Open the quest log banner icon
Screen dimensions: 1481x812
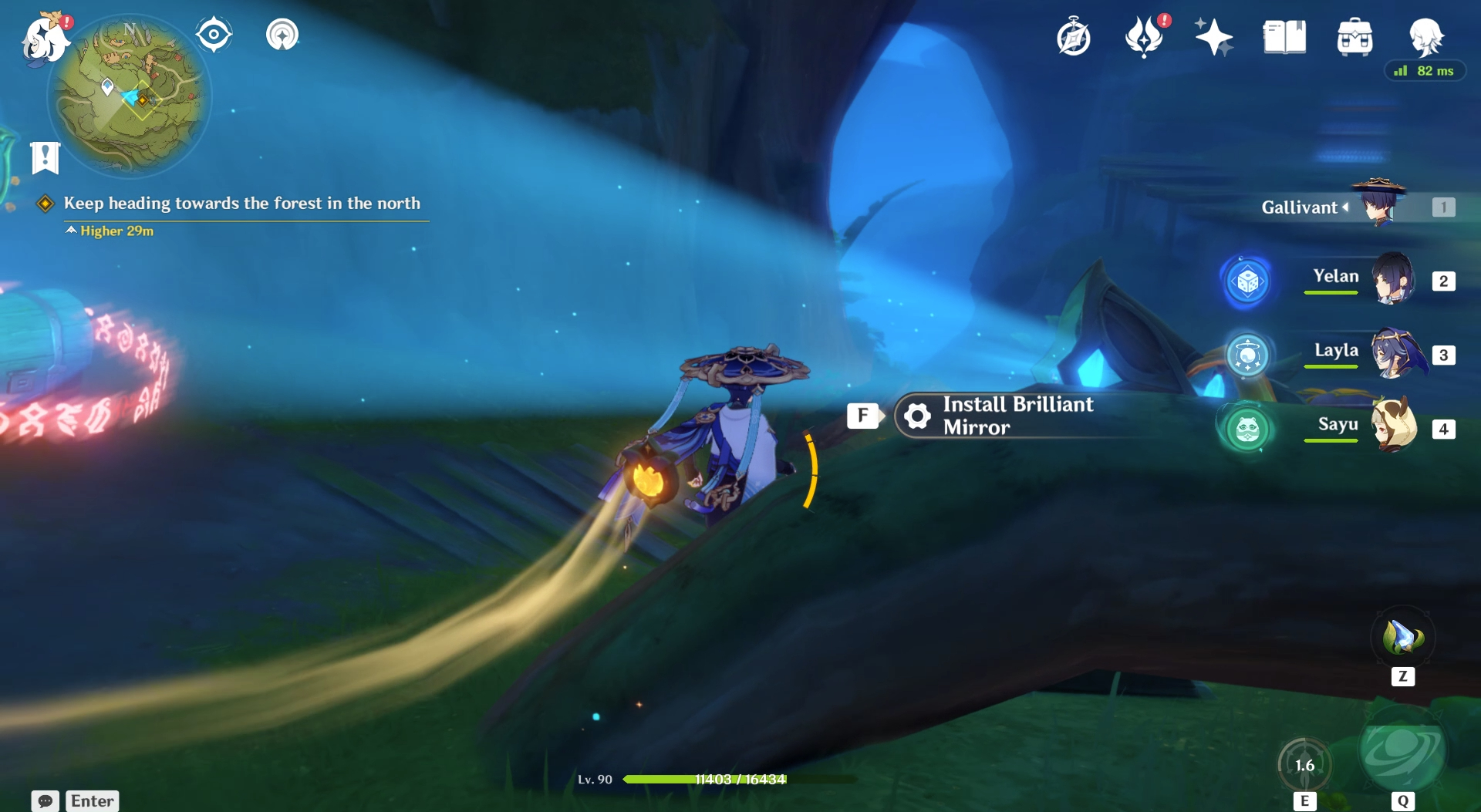[45, 158]
